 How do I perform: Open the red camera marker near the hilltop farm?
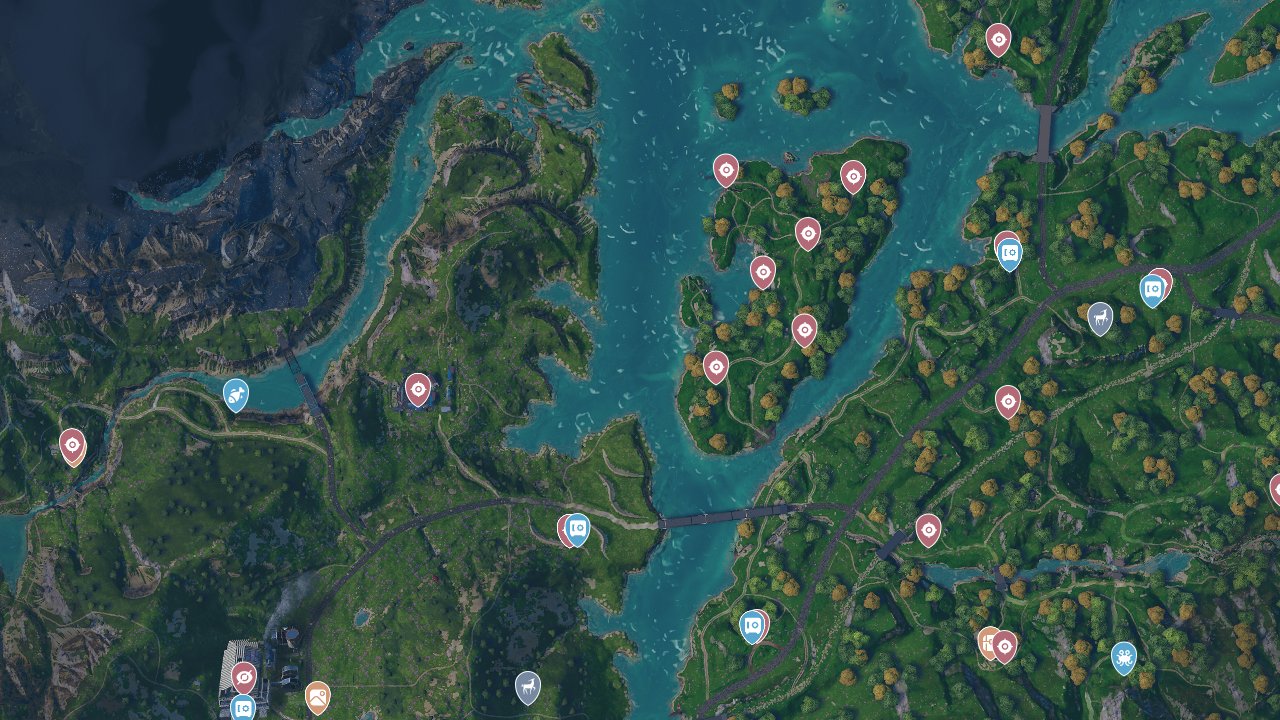(417, 389)
